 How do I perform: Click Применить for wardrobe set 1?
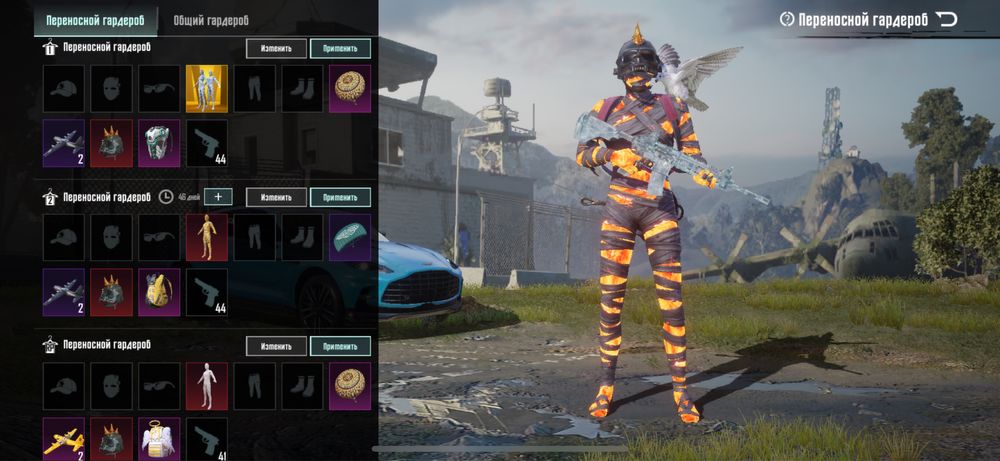point(340,48)
